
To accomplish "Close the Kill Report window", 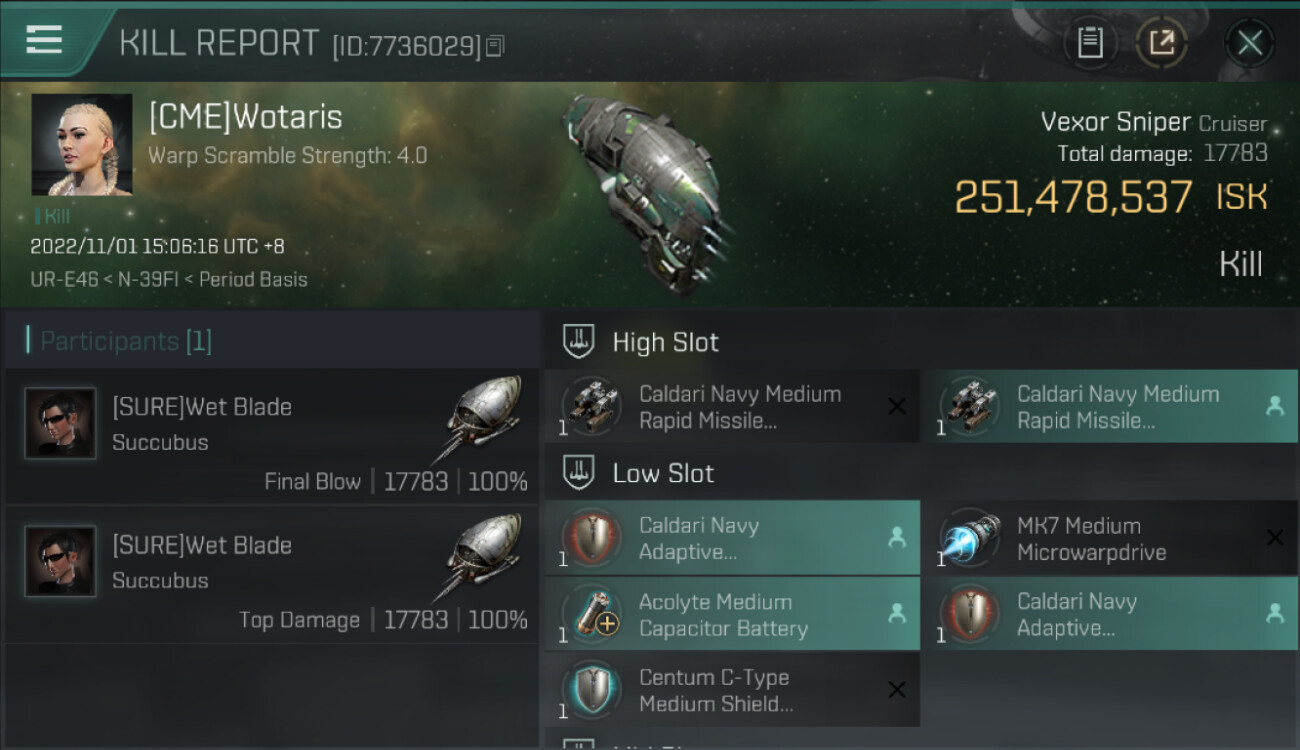I will click(x=1249, y=43).
